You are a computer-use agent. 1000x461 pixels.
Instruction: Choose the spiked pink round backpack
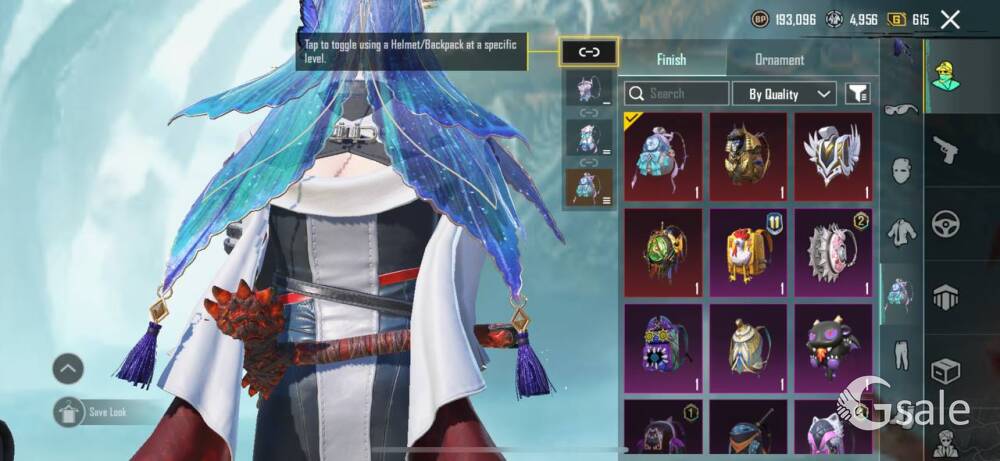(833, 252)
